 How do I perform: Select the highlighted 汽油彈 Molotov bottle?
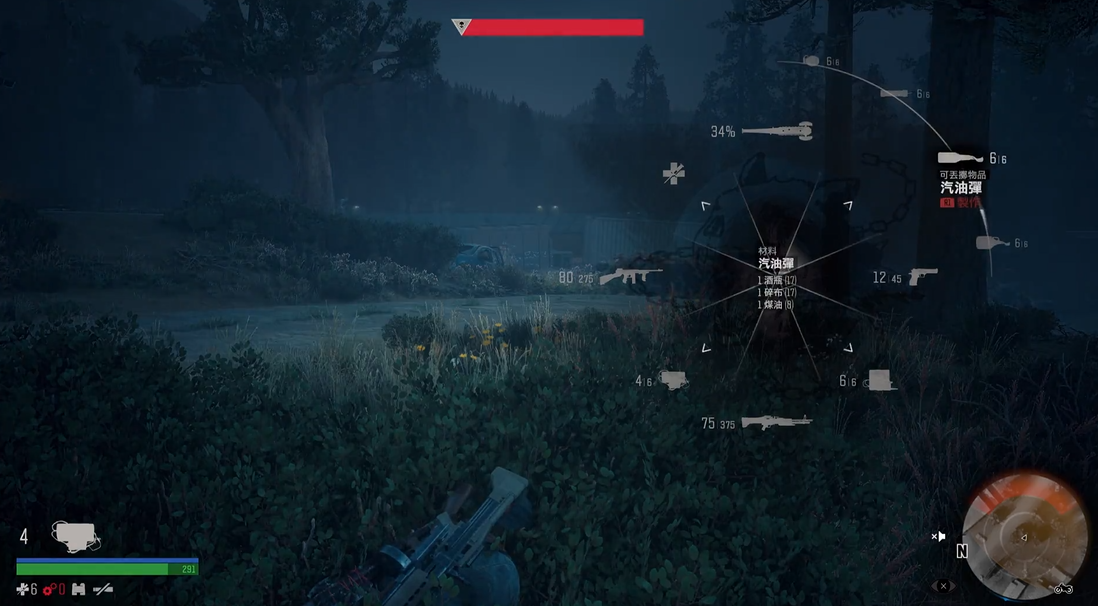click(960, 158)
